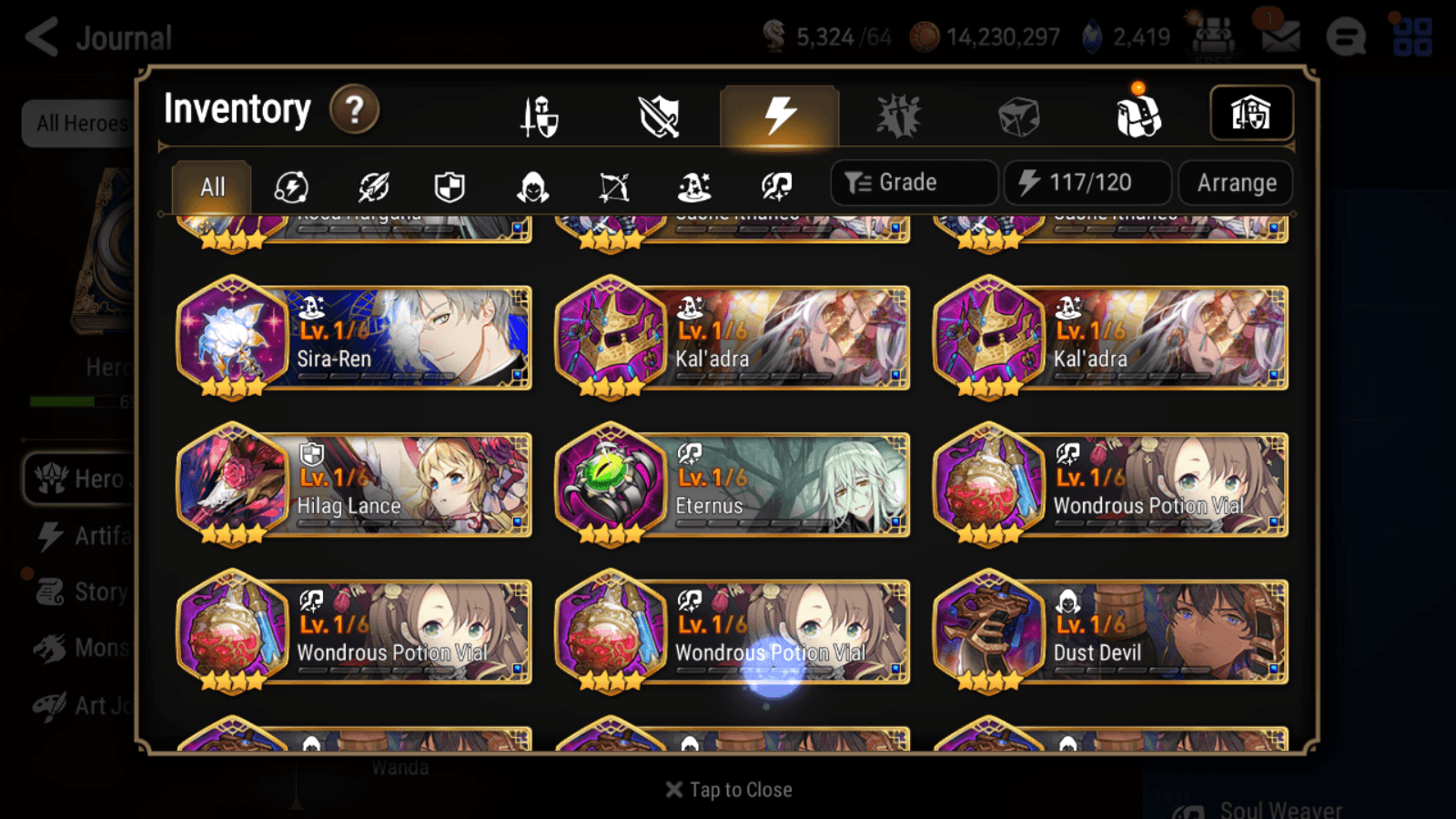1456x819 pixels.
Task: Click the chat bubble icon in the top bar
Action: coord(1345,38)
